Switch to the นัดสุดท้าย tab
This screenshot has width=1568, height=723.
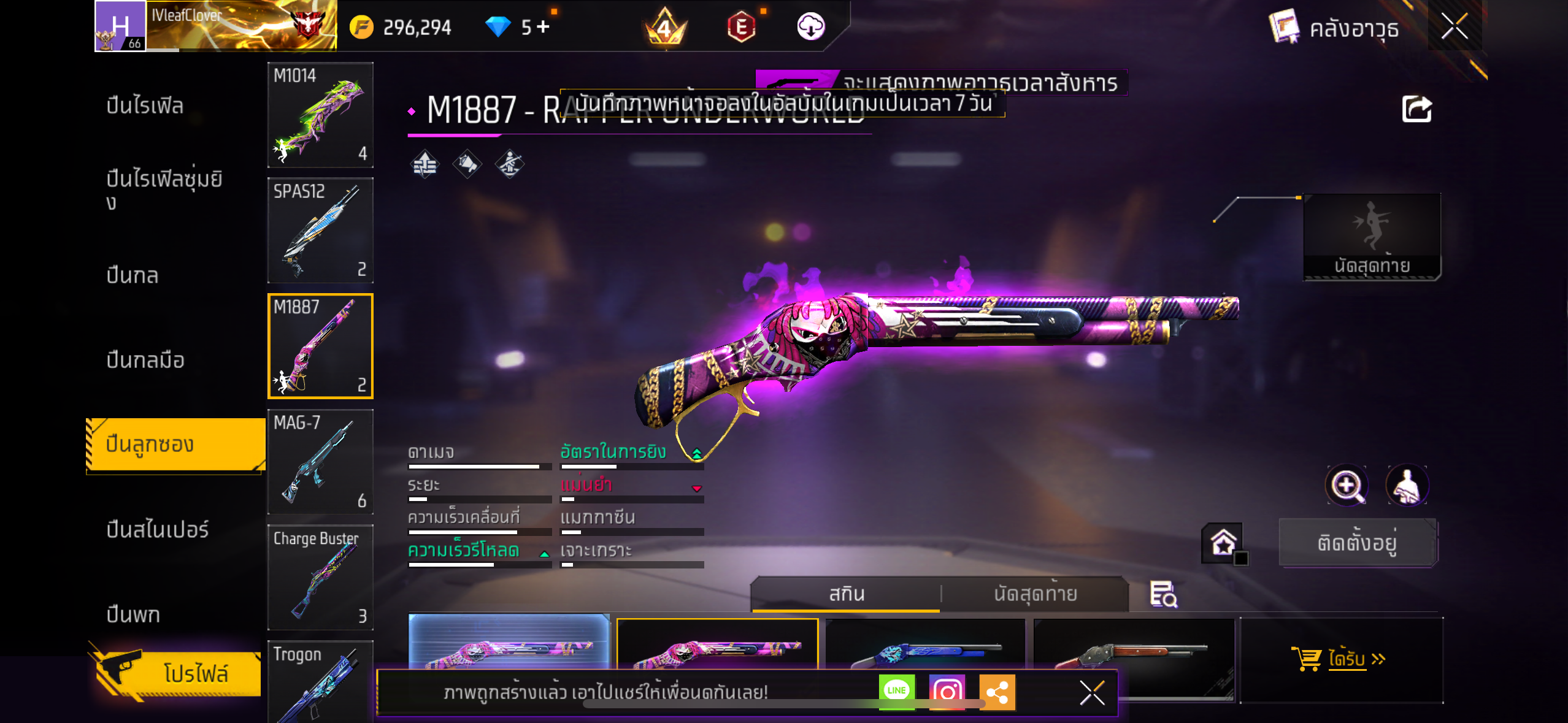pyautogui.click(x=1035, y=594)
